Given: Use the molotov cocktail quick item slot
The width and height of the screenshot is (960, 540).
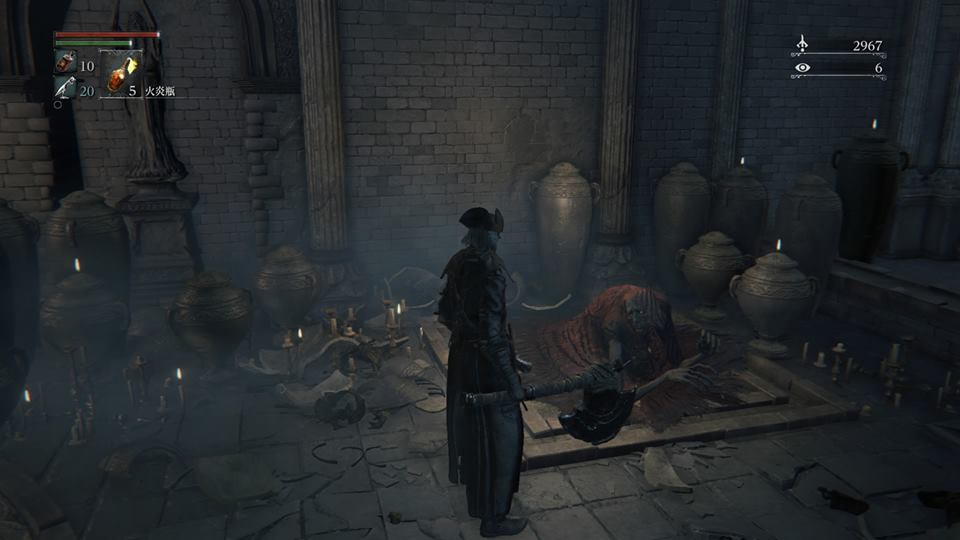Looking at the screenshot, I should pos(121,72).
